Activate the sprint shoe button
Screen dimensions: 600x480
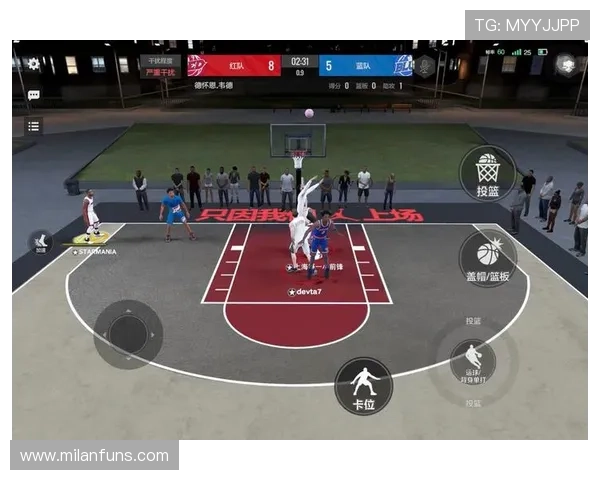pos(42,242)
